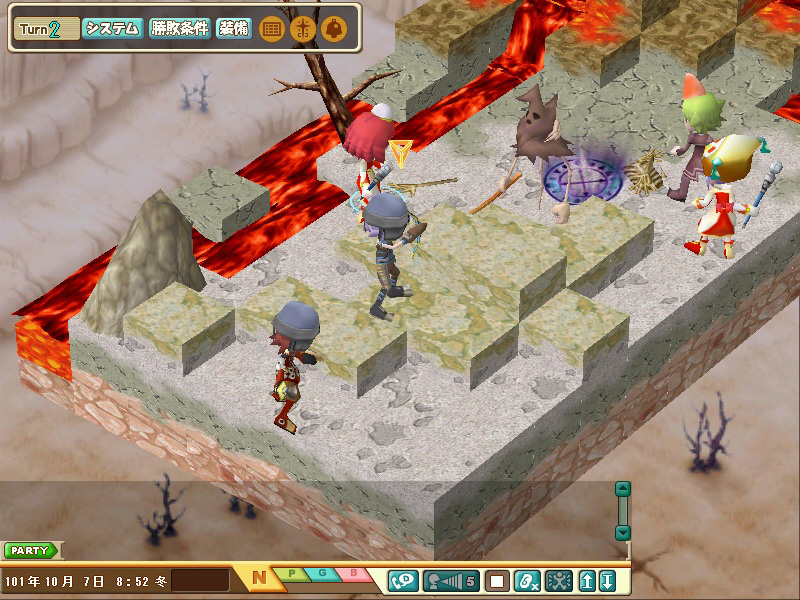Click the eraser icon with an x
Screen dimensions: 800x600
point(527,580)
